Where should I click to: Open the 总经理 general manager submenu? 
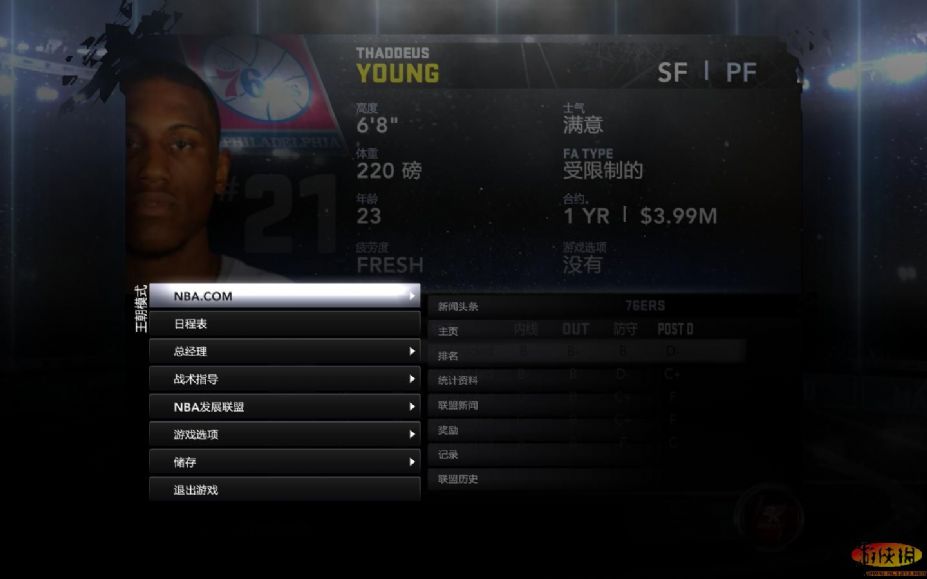coord(284,351)
